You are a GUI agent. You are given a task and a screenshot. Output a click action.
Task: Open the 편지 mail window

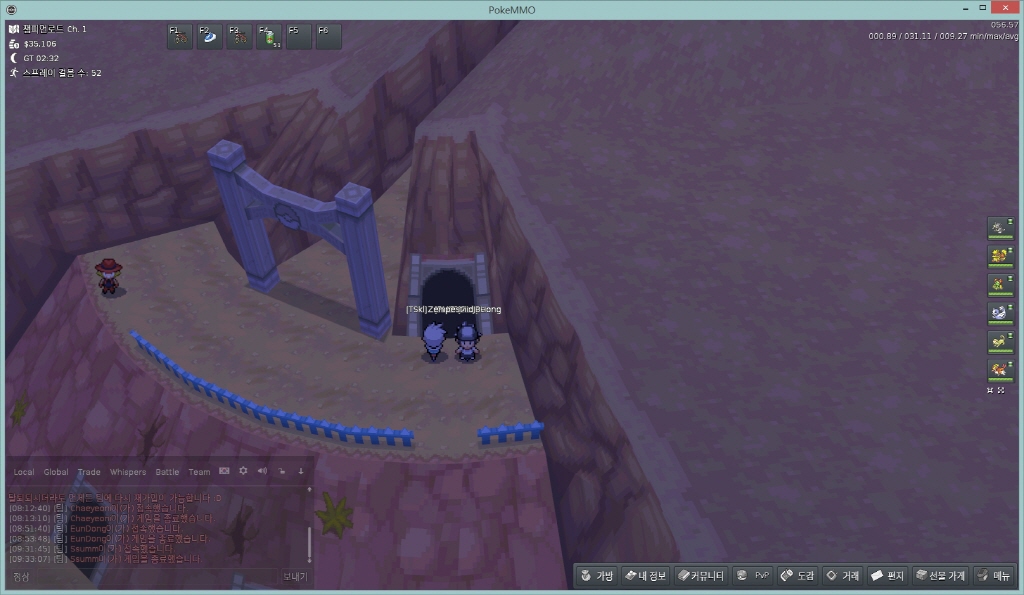(887, 576)
